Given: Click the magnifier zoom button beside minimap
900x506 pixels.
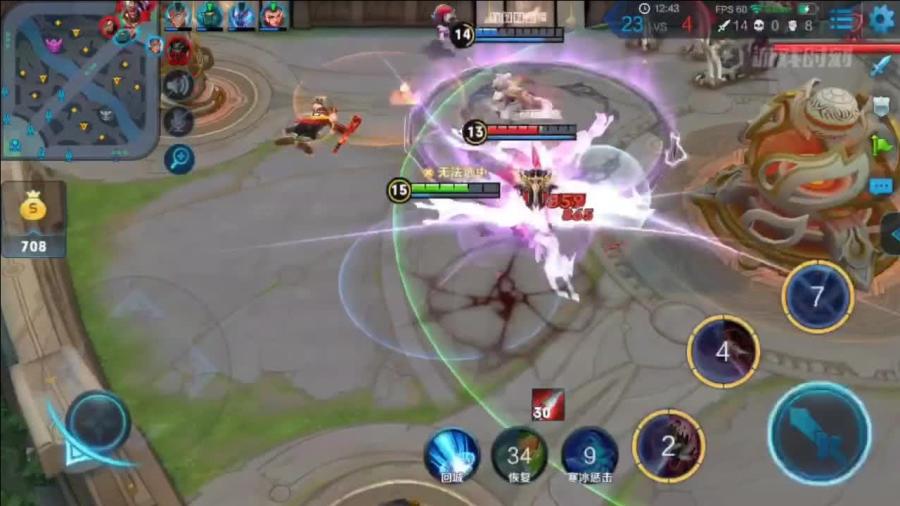Looking at the screenshot, I should [x=180, y=157].
